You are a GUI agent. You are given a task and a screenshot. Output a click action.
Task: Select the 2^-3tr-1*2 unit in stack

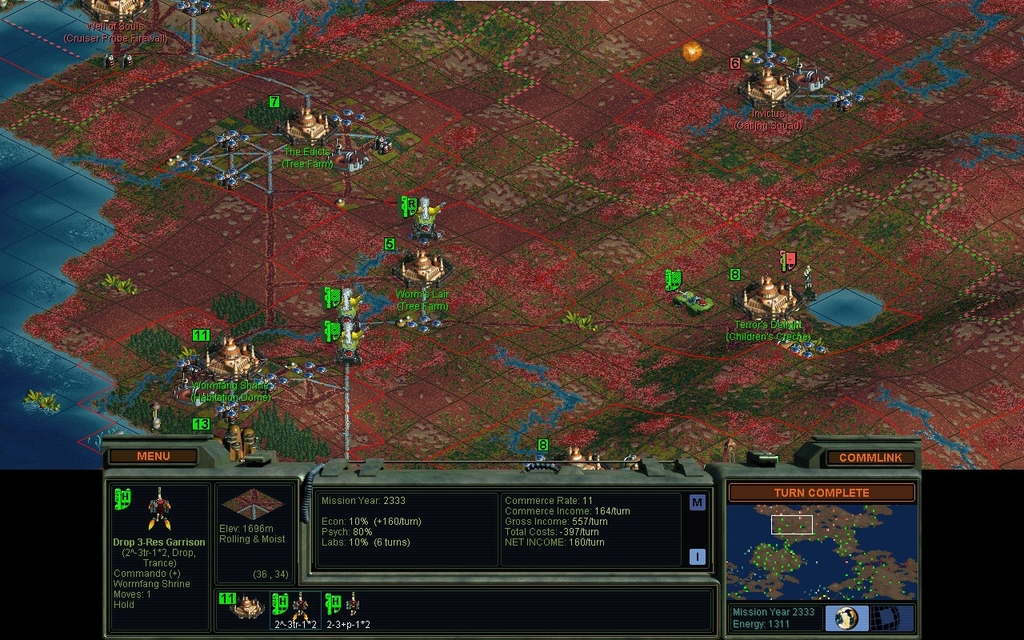tap(295, 607)
